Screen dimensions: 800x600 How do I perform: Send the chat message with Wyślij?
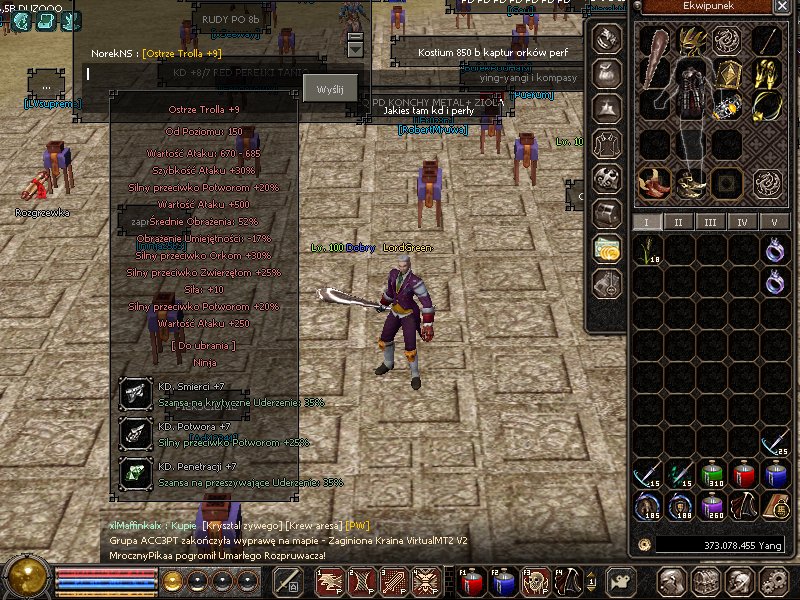tap(330, 89)
